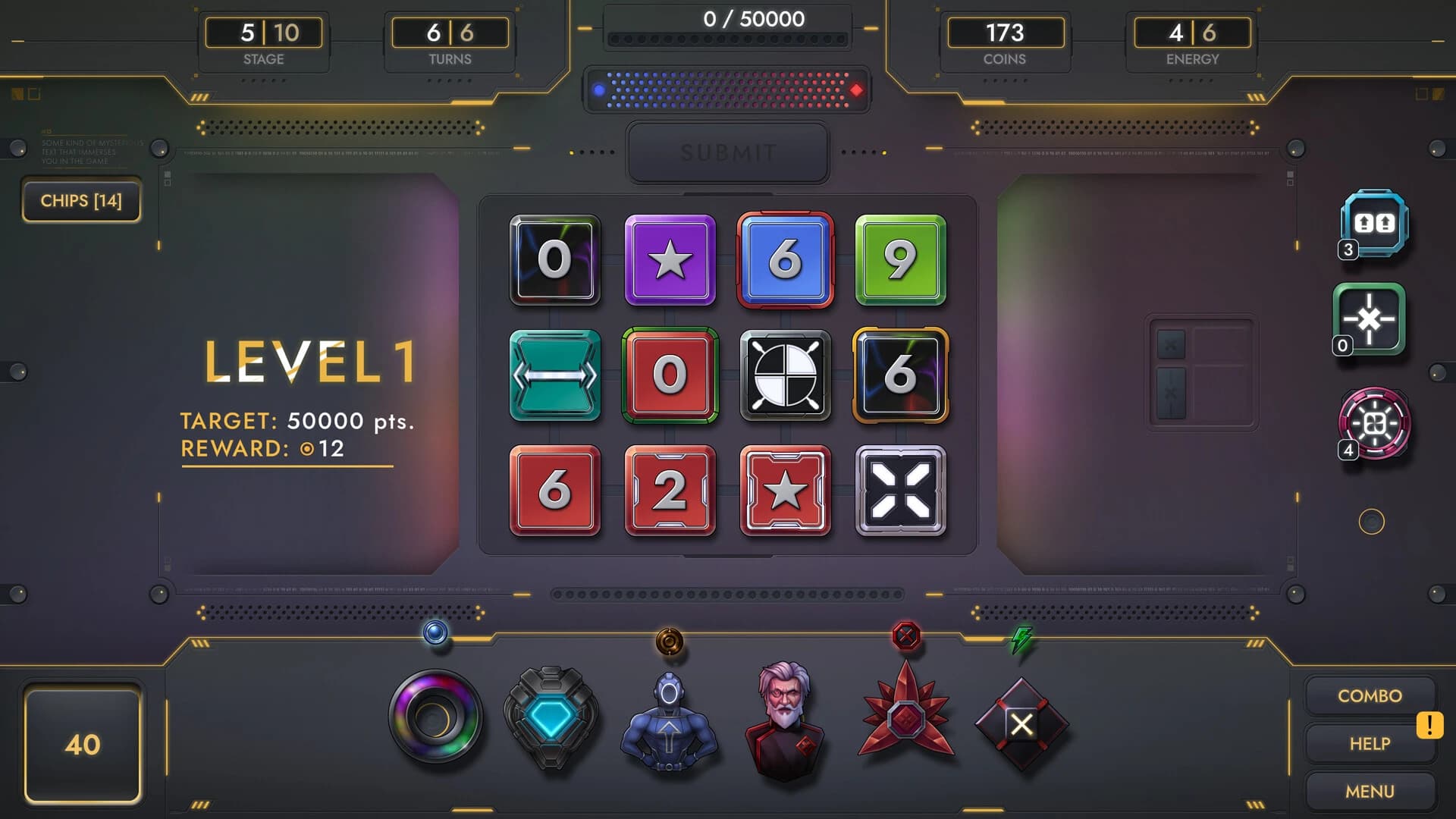Select the black-and-white crosshair tile
Viewport: 1456px width, 819px height.
[786, 377]
